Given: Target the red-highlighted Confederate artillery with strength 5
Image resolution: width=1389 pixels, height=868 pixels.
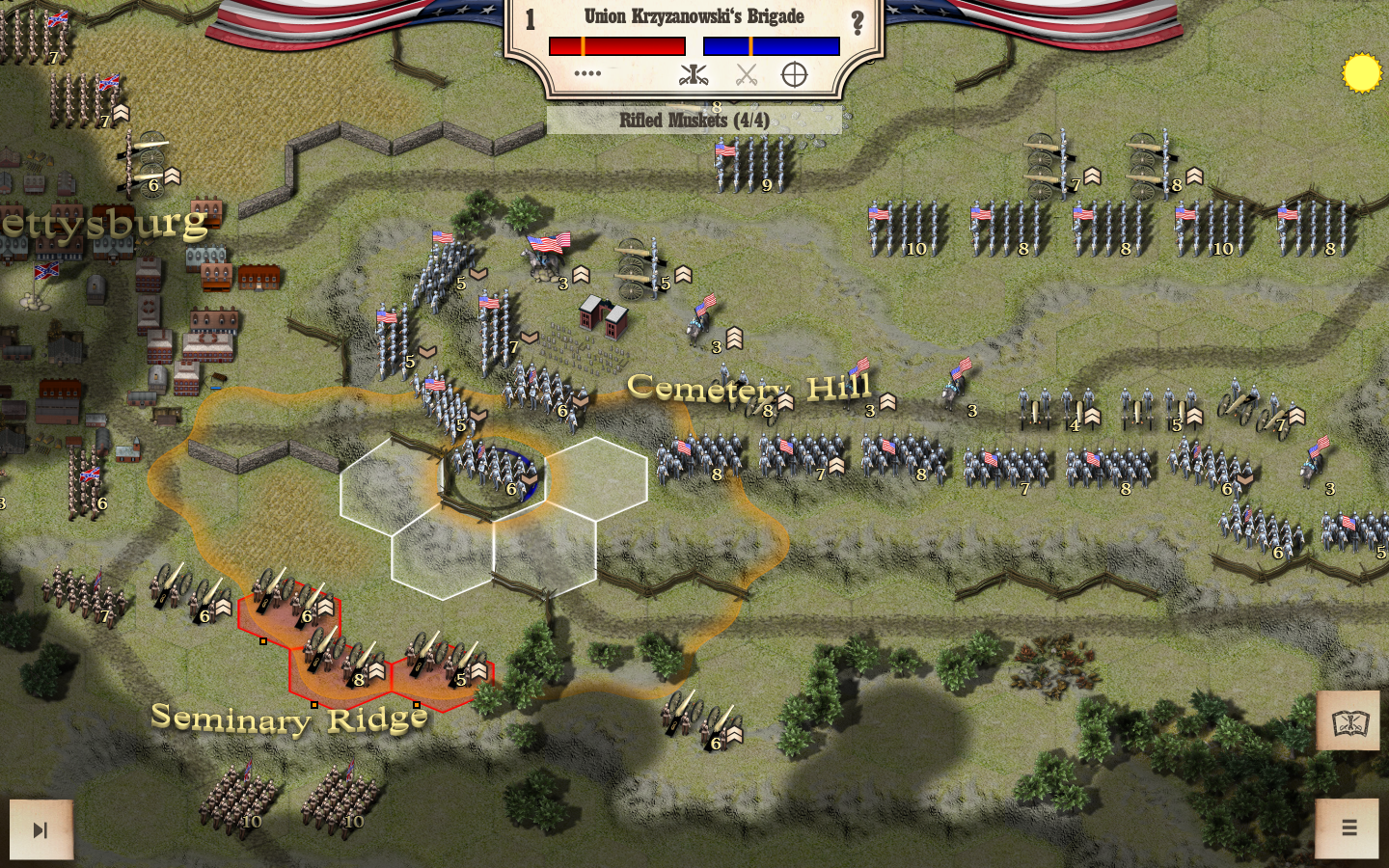Looking at the screenshot, I should (x=444, y=661).
